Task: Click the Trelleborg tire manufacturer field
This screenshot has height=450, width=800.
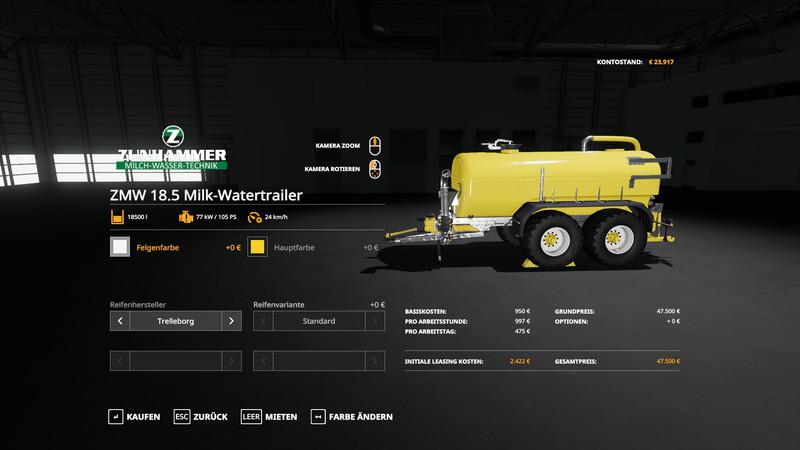Action: pyautogui.click(x=176, y=321)
